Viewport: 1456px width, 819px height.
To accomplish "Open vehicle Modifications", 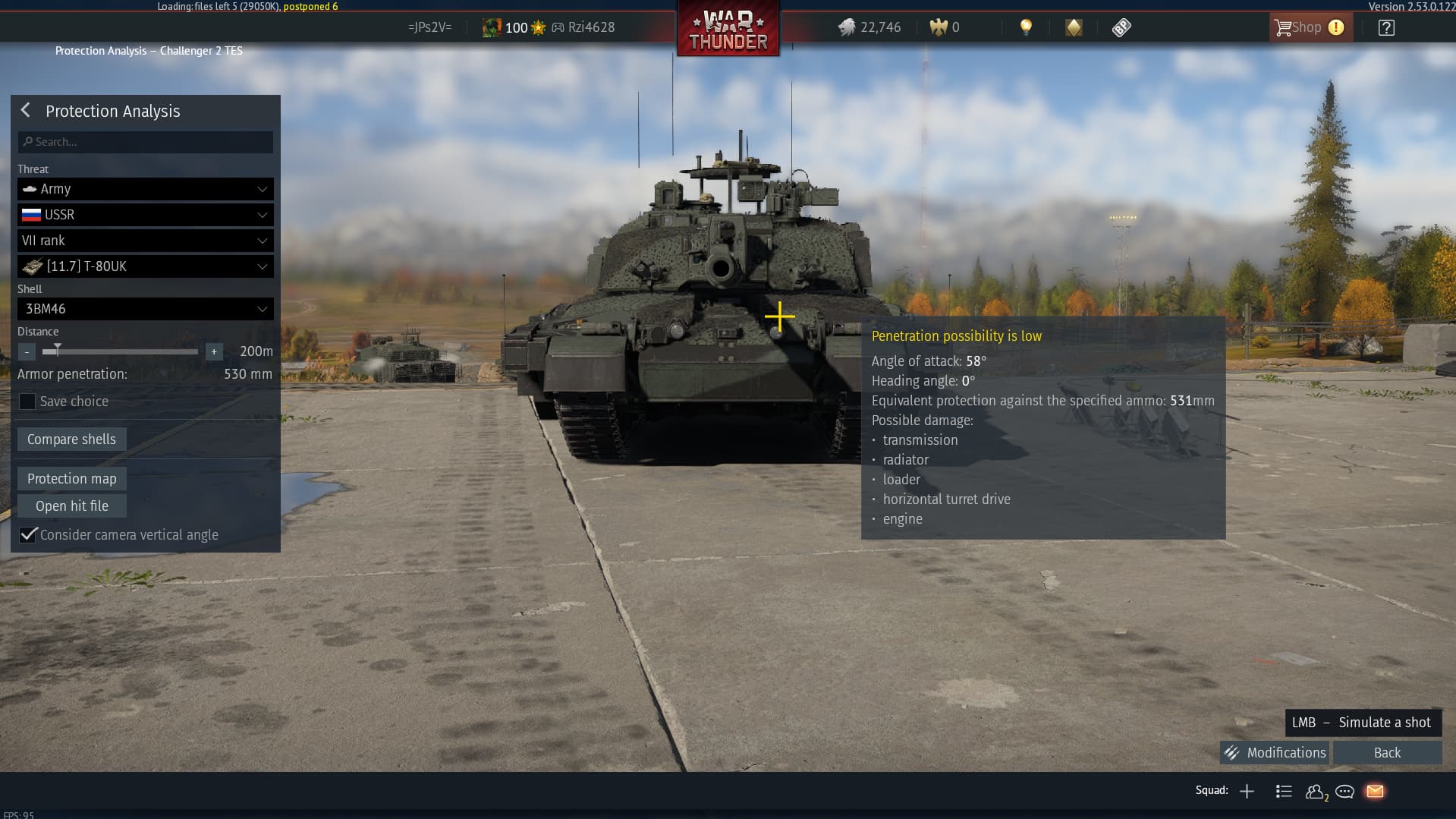I will tap(1275, 753).
